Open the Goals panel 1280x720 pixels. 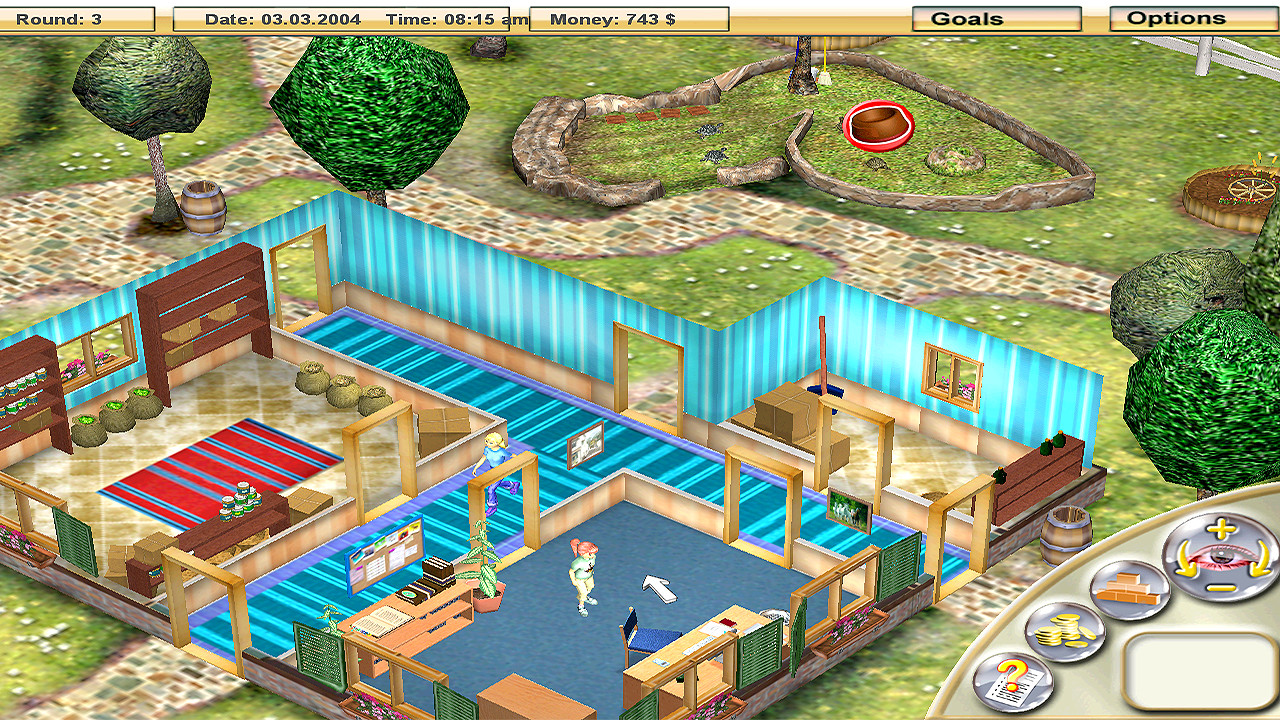996,17
